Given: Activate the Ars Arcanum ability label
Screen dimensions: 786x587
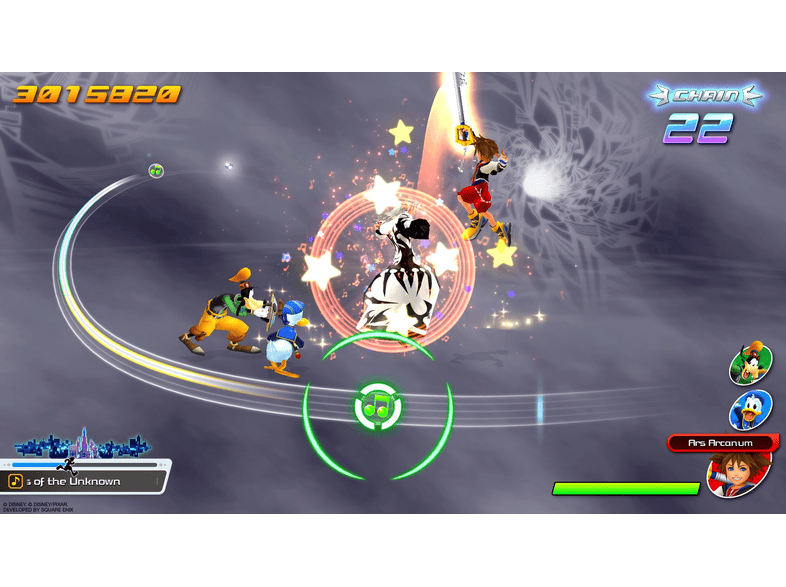Looking at the screenshot, I should point(720,442).
